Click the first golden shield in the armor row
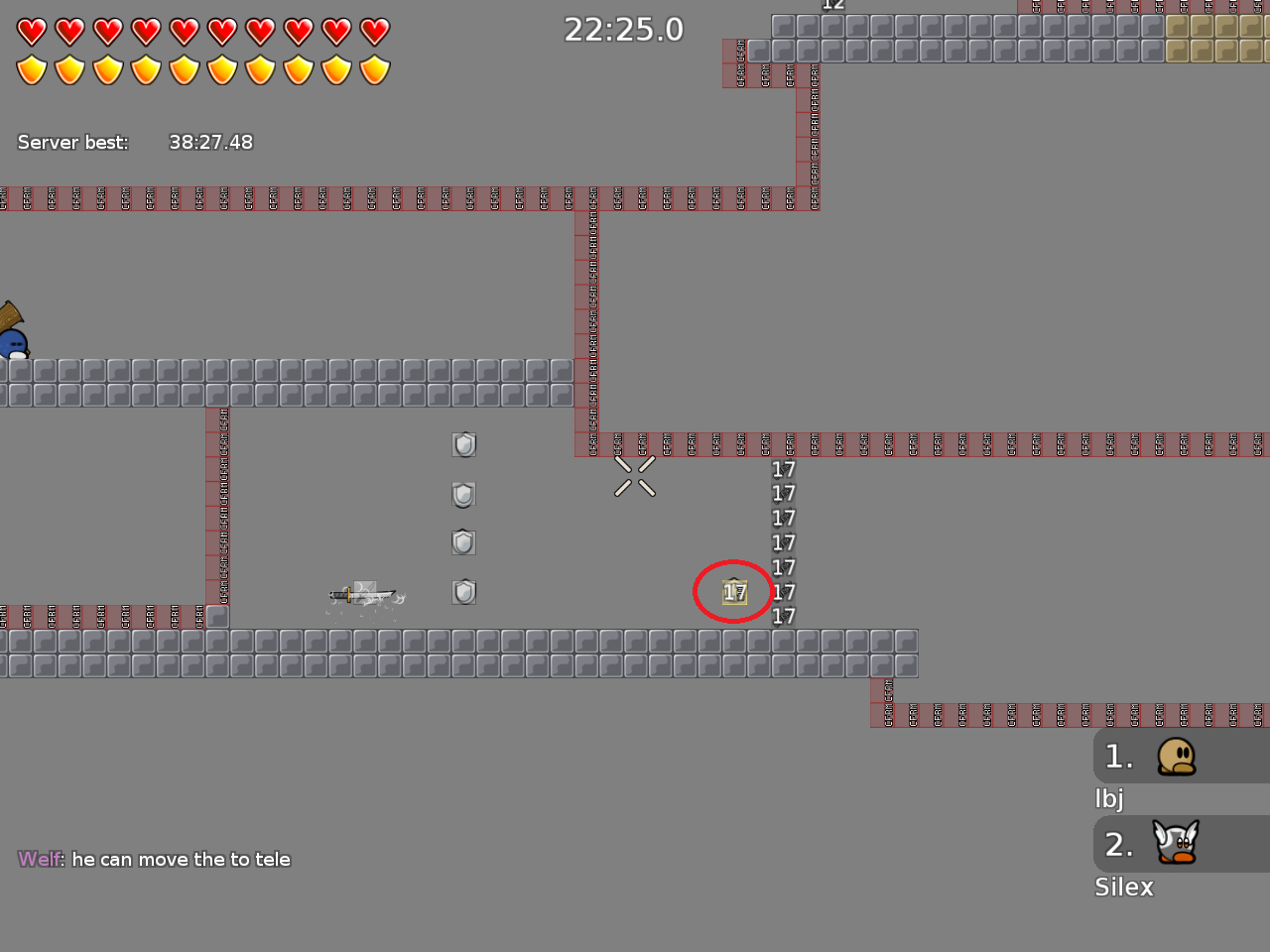The height and width of the screenshot is (952, 1270). [x=31, y=69]
